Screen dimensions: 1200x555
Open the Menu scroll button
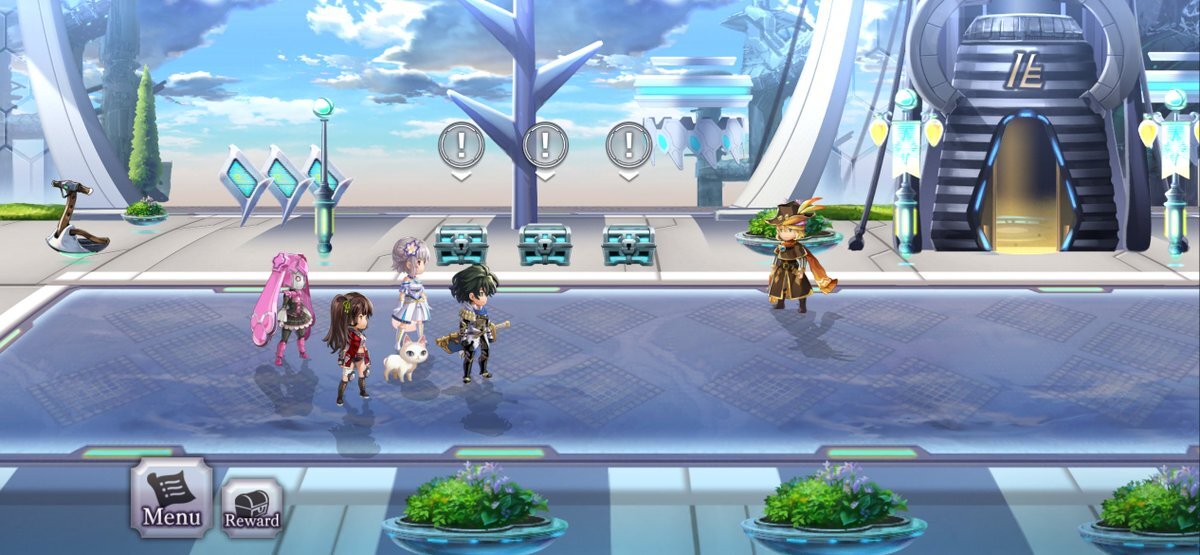[171, 498]
